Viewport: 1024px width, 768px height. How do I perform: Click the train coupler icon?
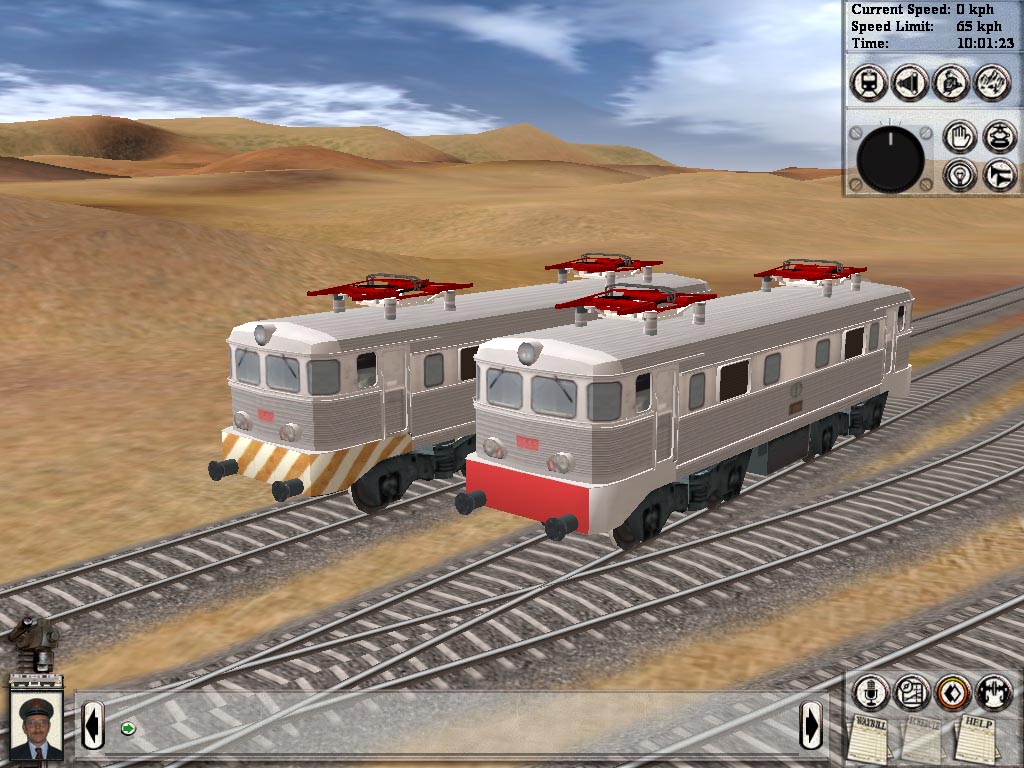(x=994, y=692)
